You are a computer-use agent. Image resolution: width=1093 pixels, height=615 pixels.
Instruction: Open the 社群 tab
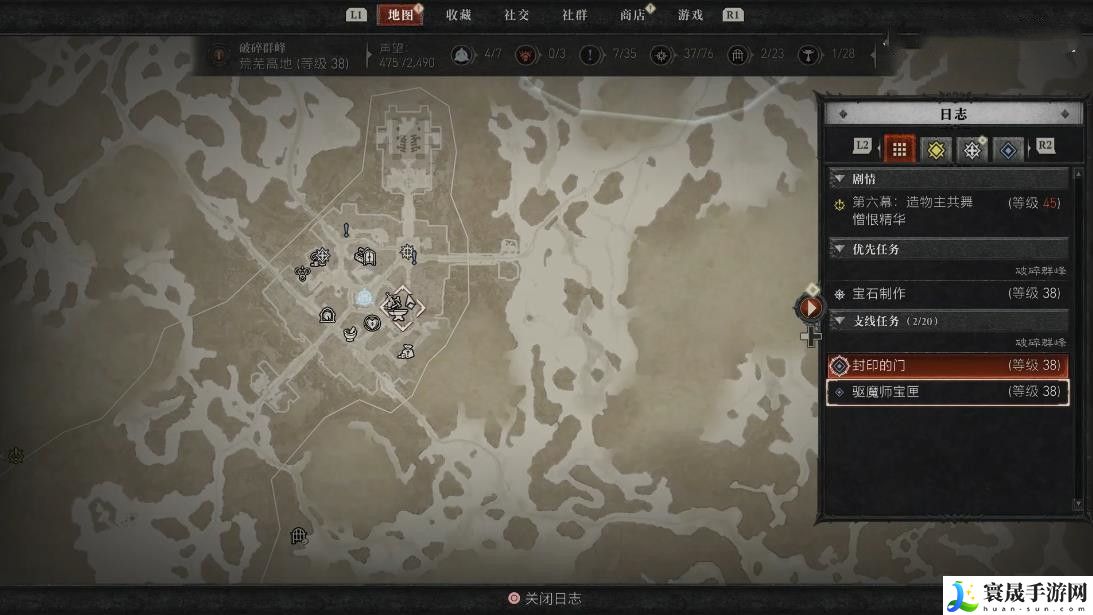(575, 15)
